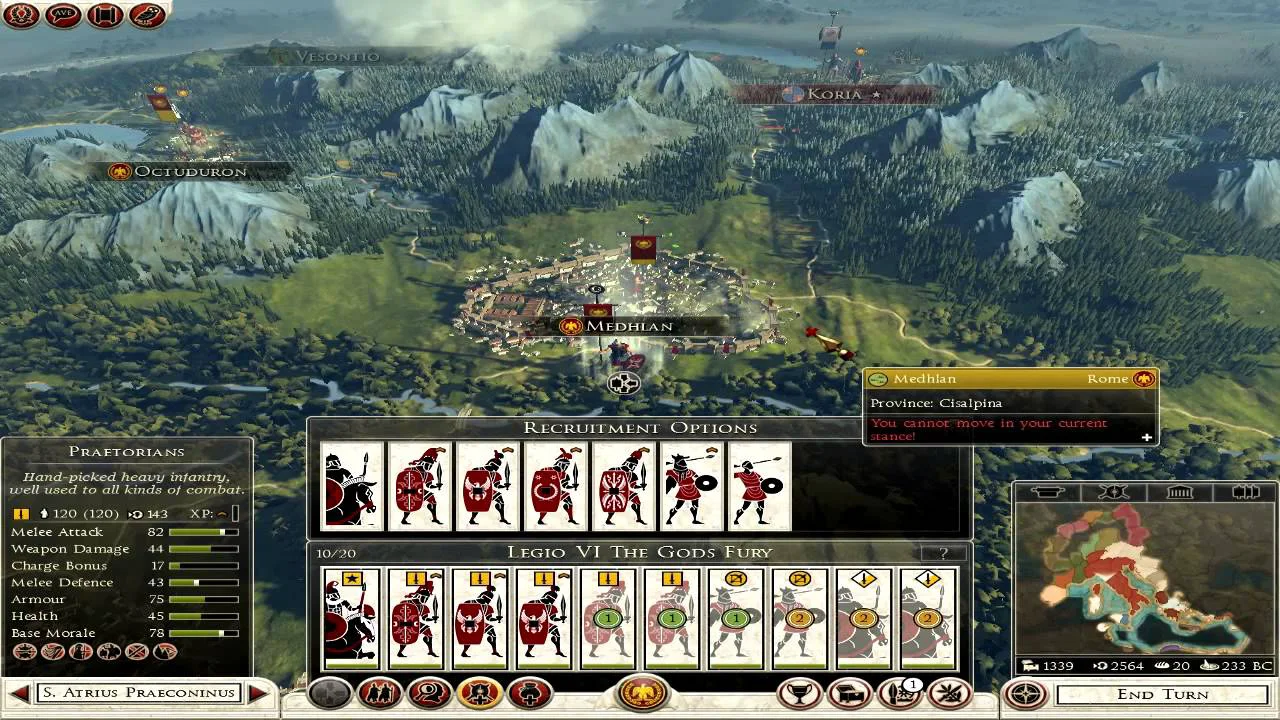Open the golden eagle faction button
Image resolution: width=1280 pixels, height=720 pixels.
click(643, 692)
